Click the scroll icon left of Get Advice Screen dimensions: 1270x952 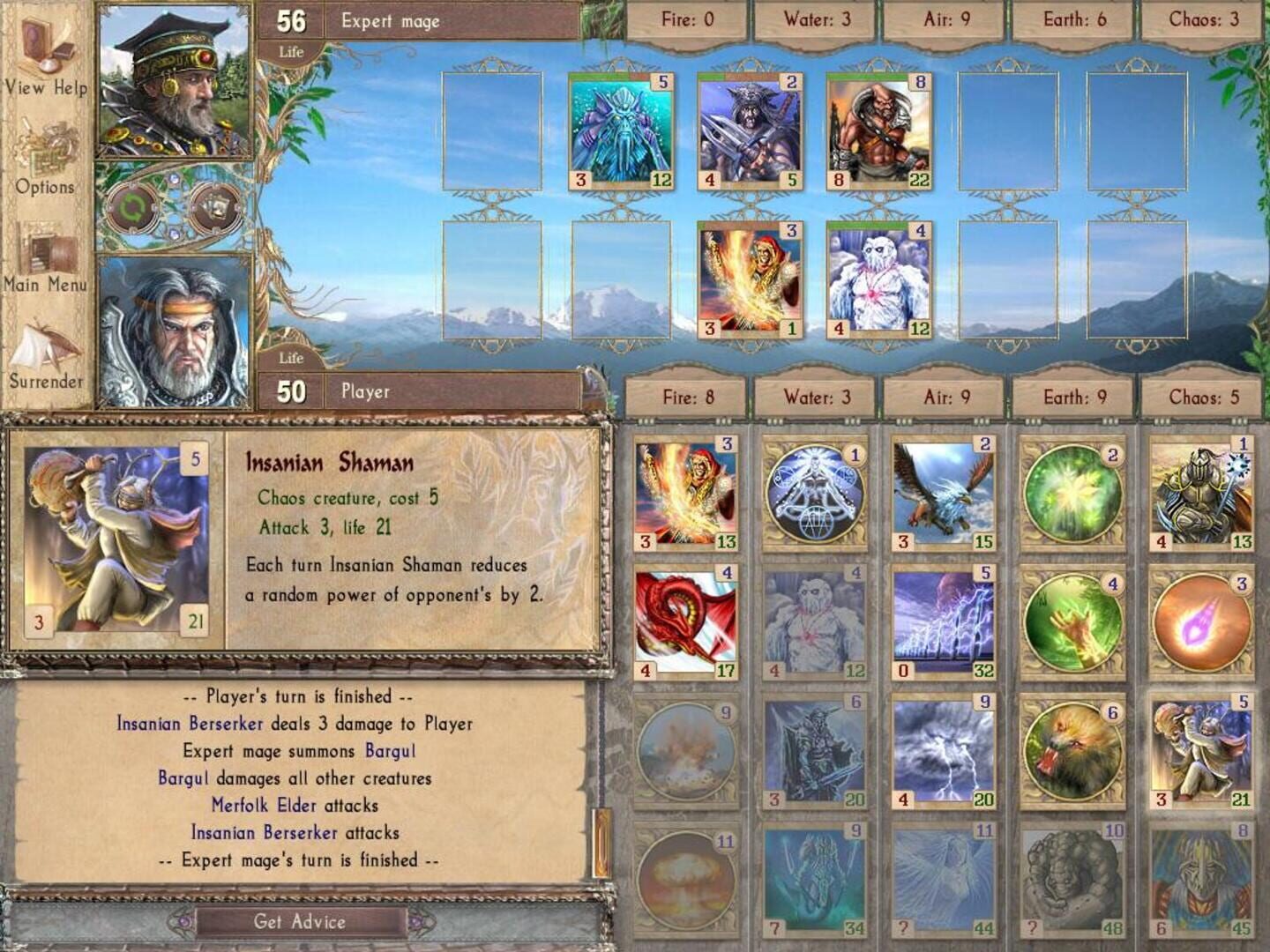pyautogui.click(x=183, y=921)
